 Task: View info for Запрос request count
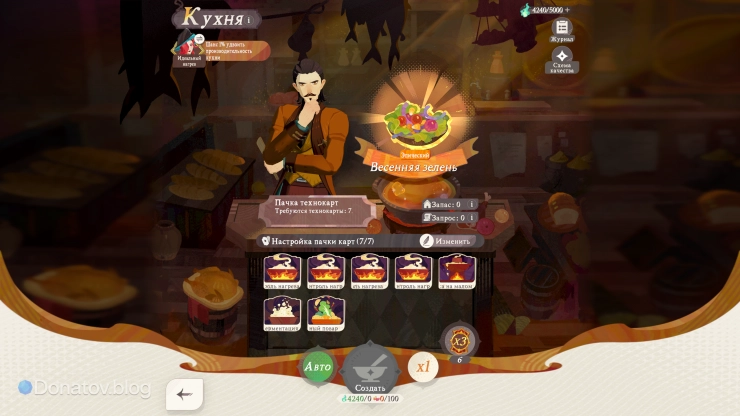coord(472,217)
